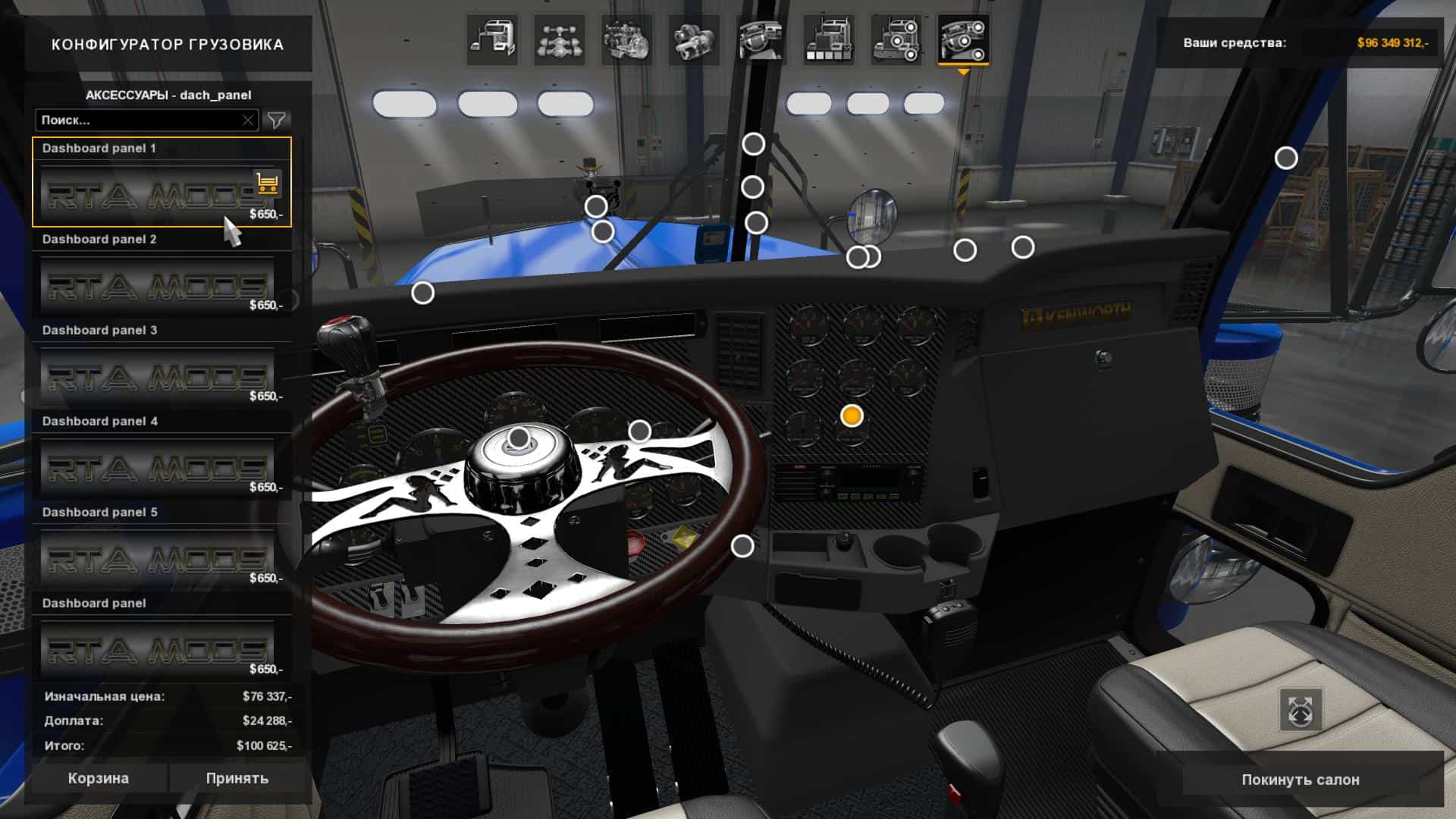Leave interior via Покинуть салон
Screen dimensions: 1456x819
point(1300,780)
